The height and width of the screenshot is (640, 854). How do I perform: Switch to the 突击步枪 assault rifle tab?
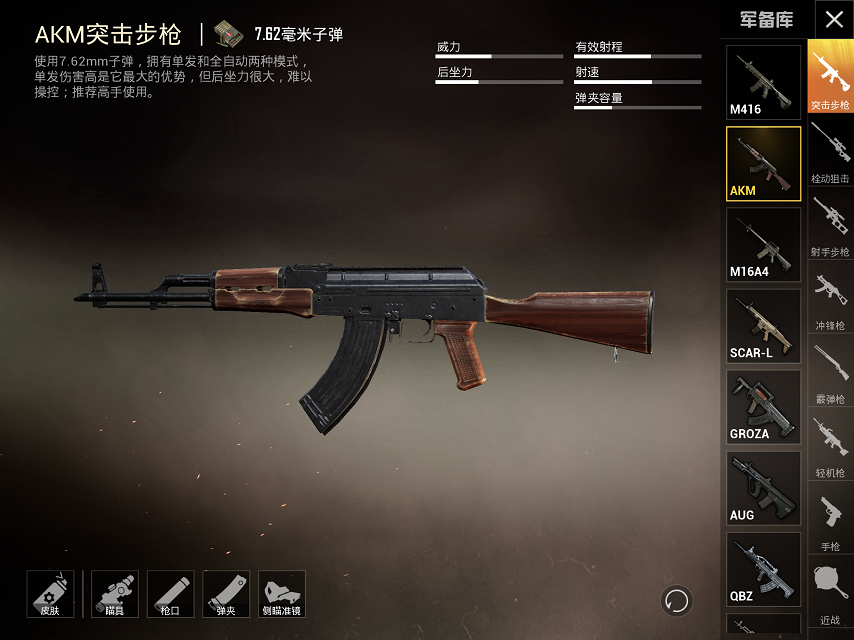click(x=830, y=78)
